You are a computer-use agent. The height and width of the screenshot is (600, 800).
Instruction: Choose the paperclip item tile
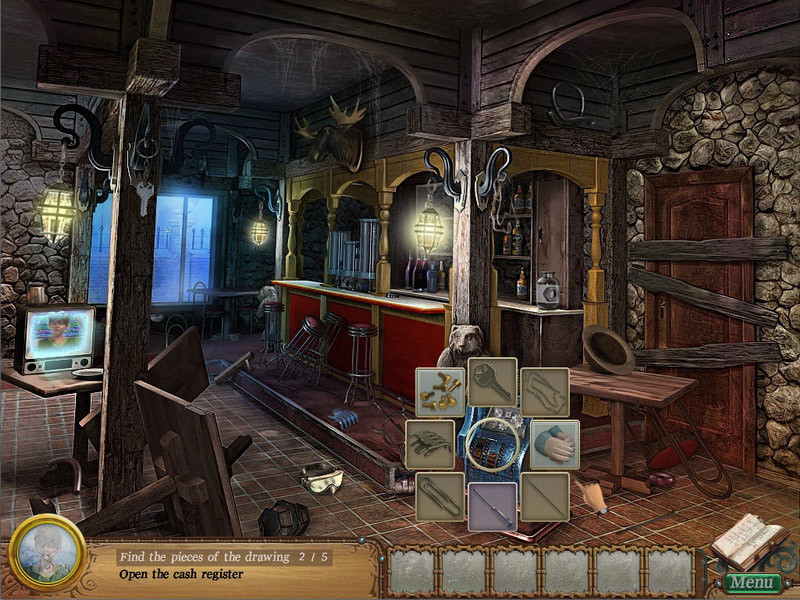coord(441,496)
